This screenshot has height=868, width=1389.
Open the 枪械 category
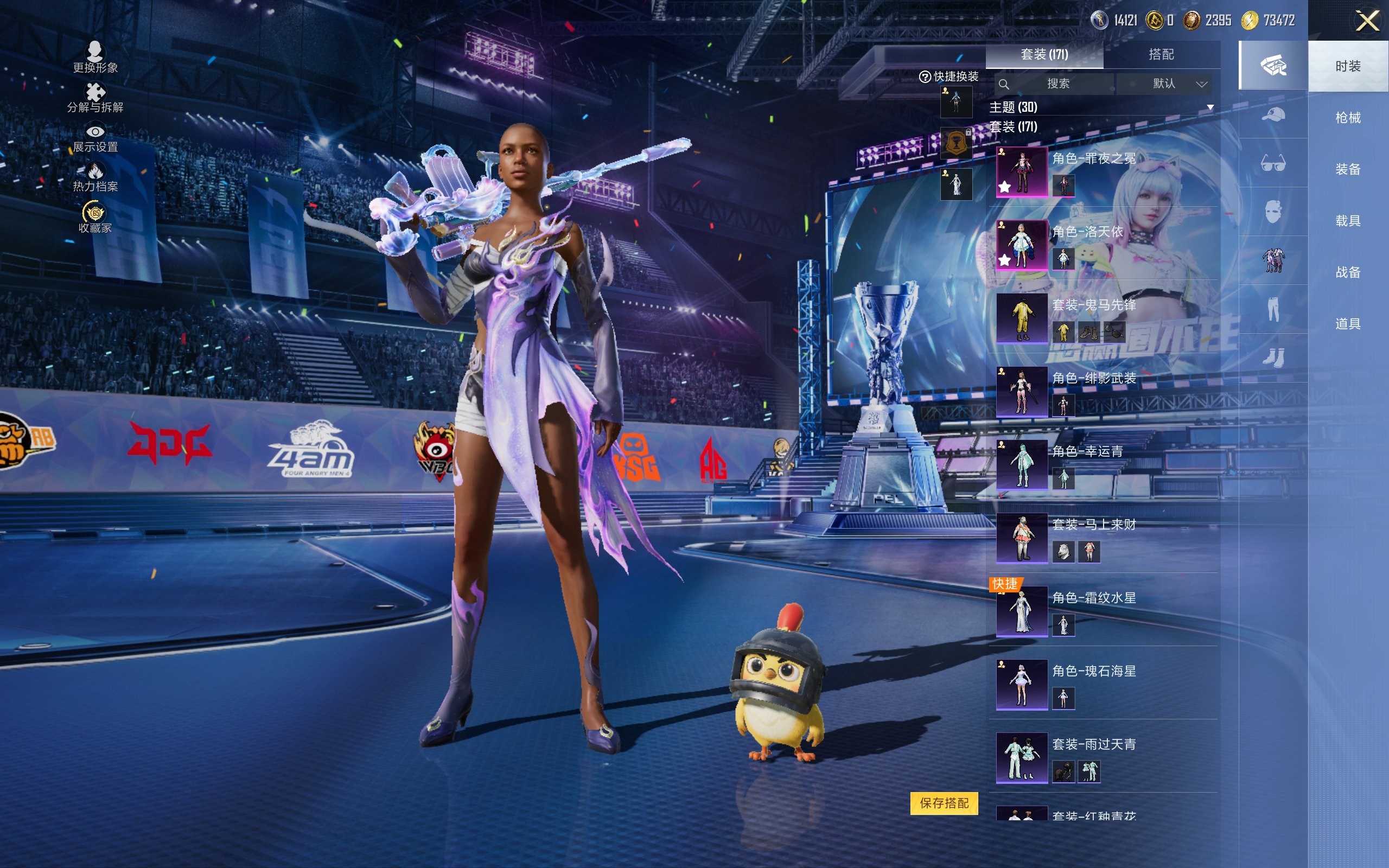point(1348,118)
